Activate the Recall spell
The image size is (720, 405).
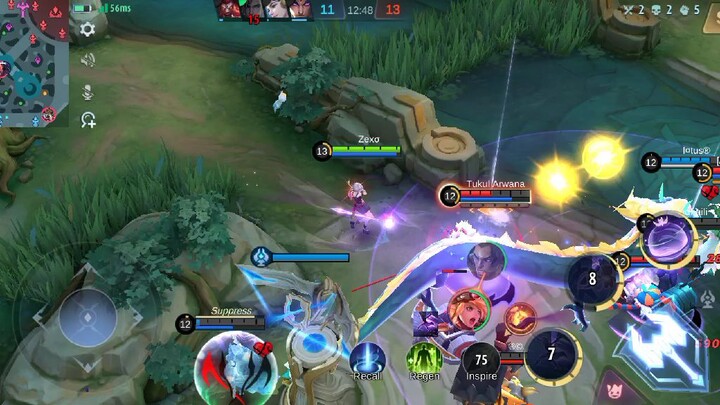[x=368, y=358]
